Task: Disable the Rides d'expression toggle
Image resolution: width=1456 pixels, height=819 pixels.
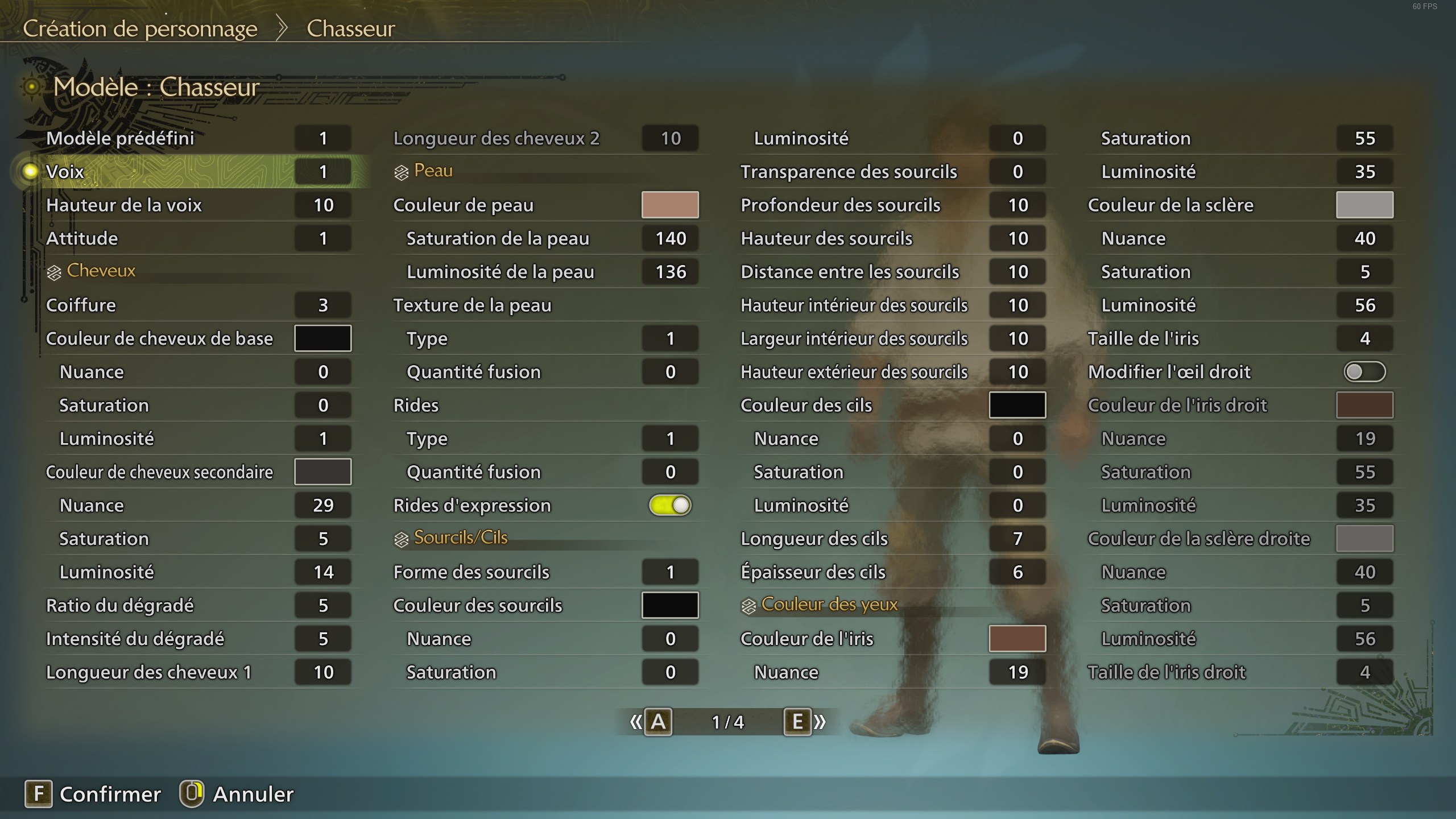Action: click(x=671, y=505)
